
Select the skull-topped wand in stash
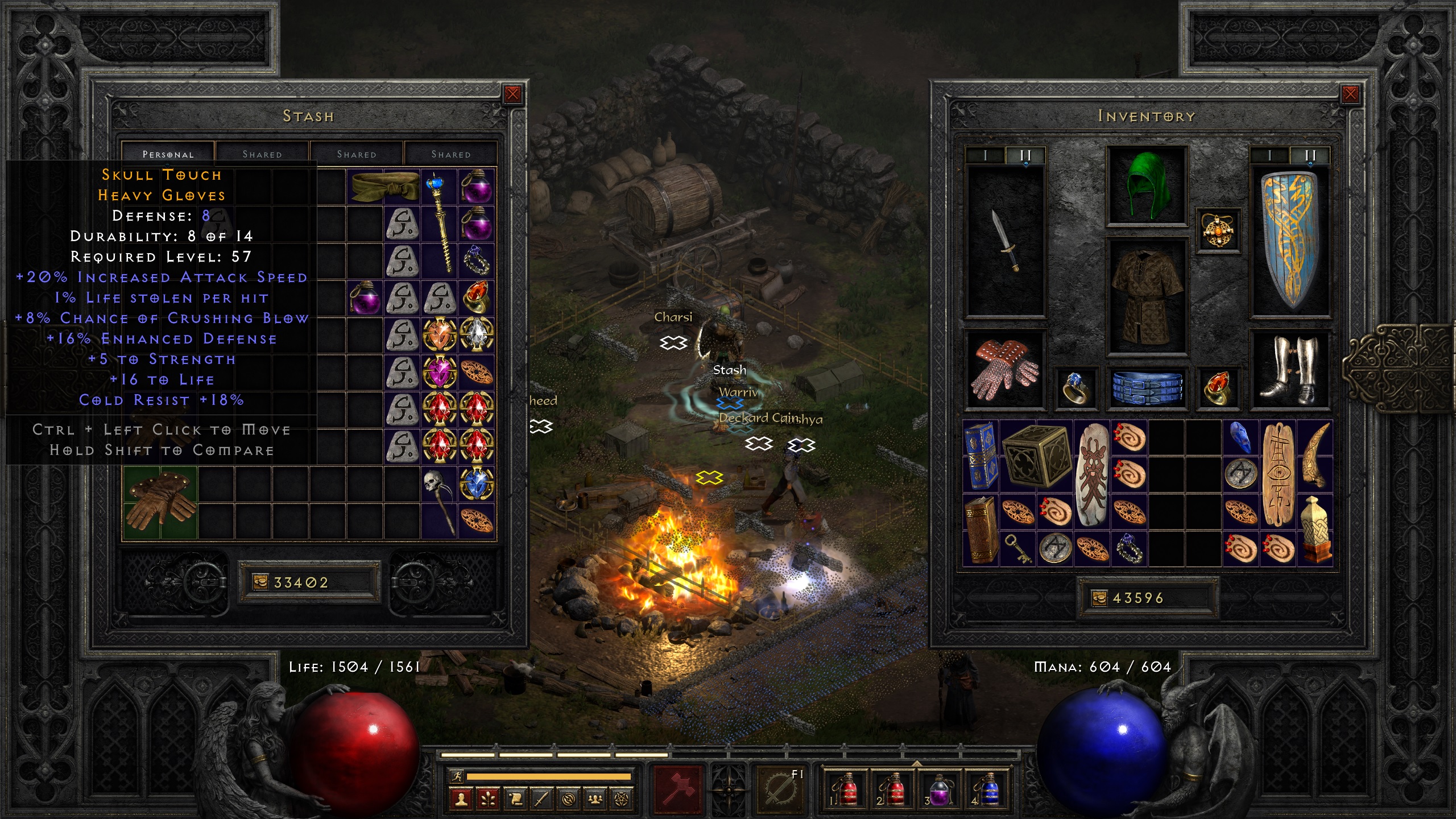pos(440,502)
